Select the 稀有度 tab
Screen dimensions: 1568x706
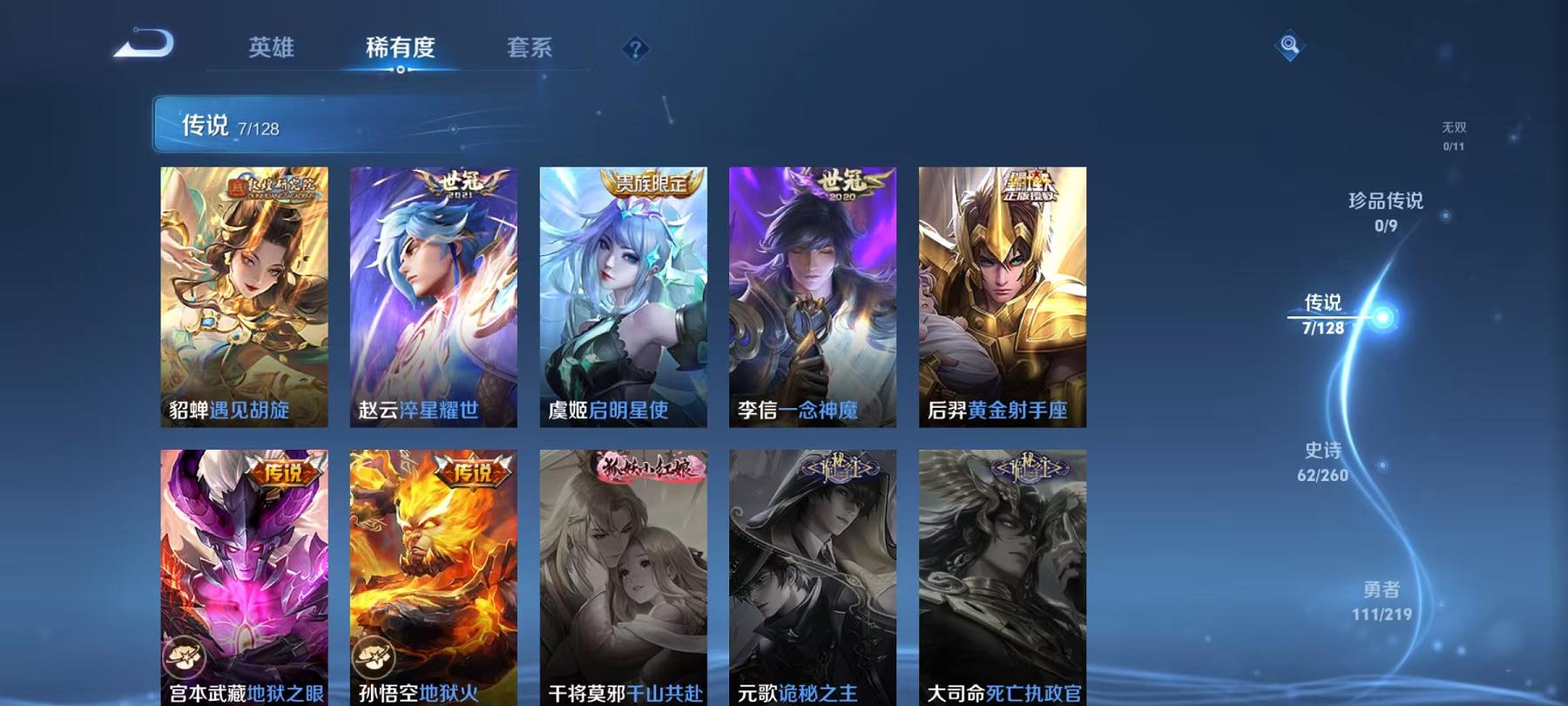coord(402,50)
